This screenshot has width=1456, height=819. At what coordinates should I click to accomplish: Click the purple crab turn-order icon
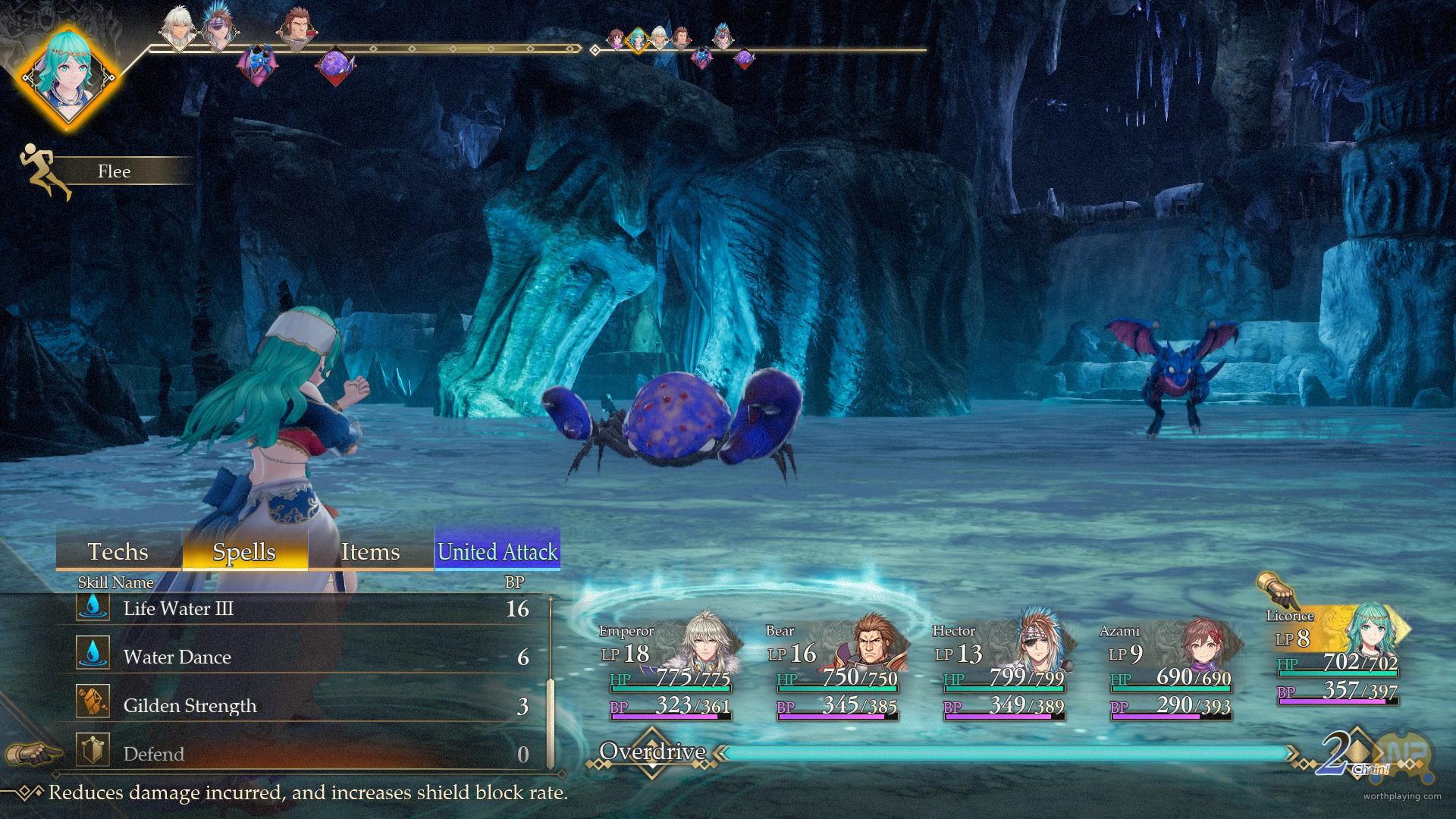[334, 66]
